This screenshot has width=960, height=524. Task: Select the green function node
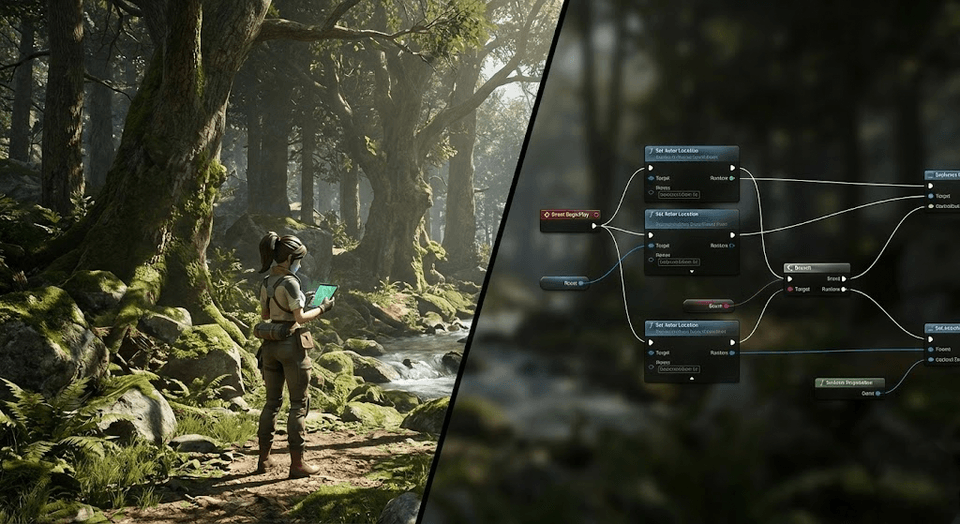[849, 383]
